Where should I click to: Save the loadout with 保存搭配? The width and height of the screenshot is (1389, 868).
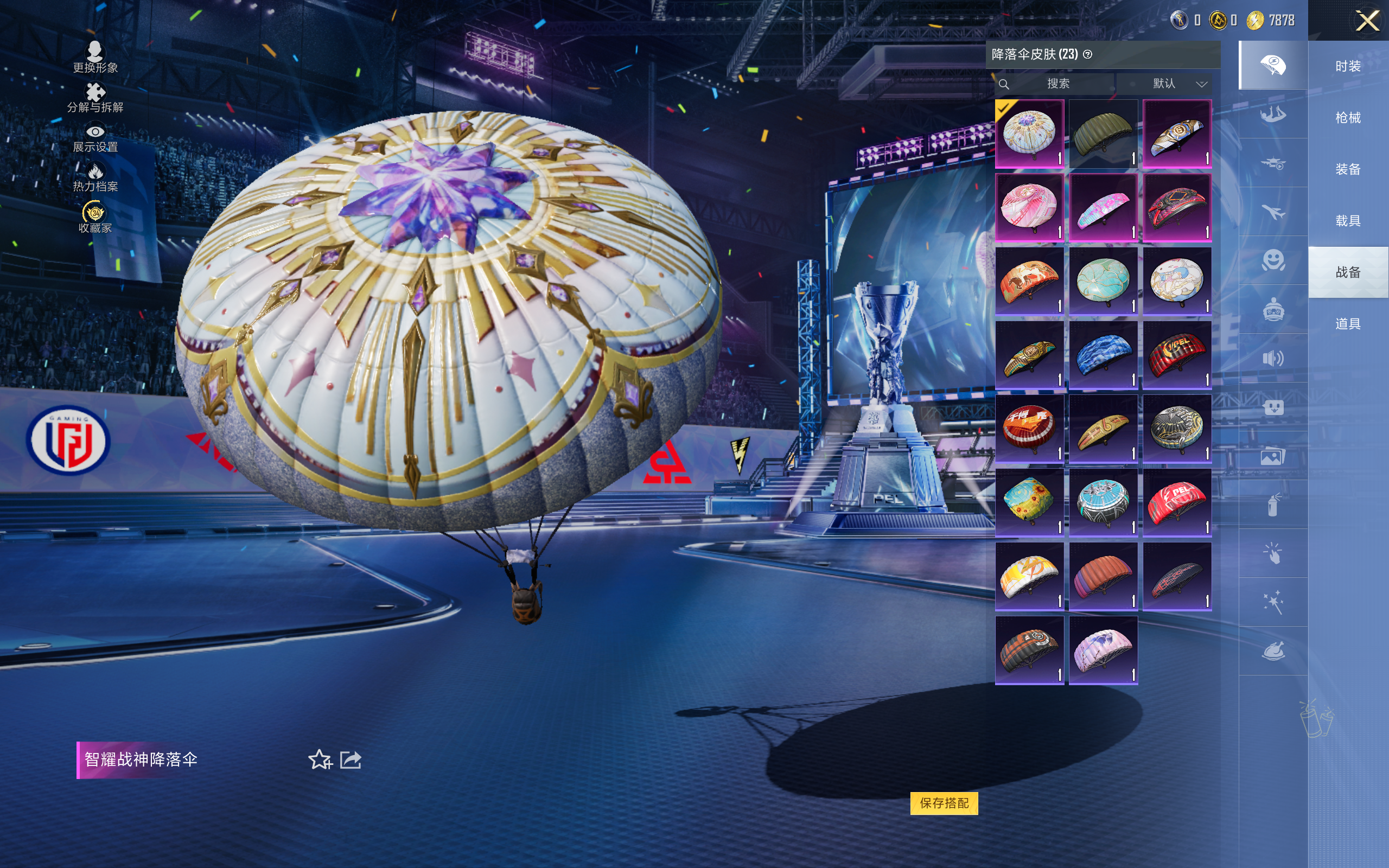(944, 802)
